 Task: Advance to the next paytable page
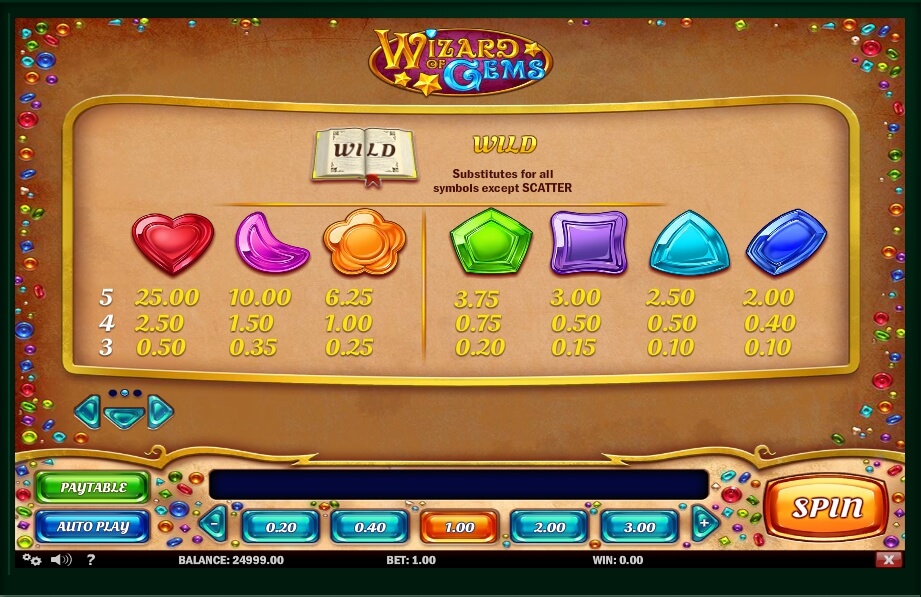click(x=160, y=410)
